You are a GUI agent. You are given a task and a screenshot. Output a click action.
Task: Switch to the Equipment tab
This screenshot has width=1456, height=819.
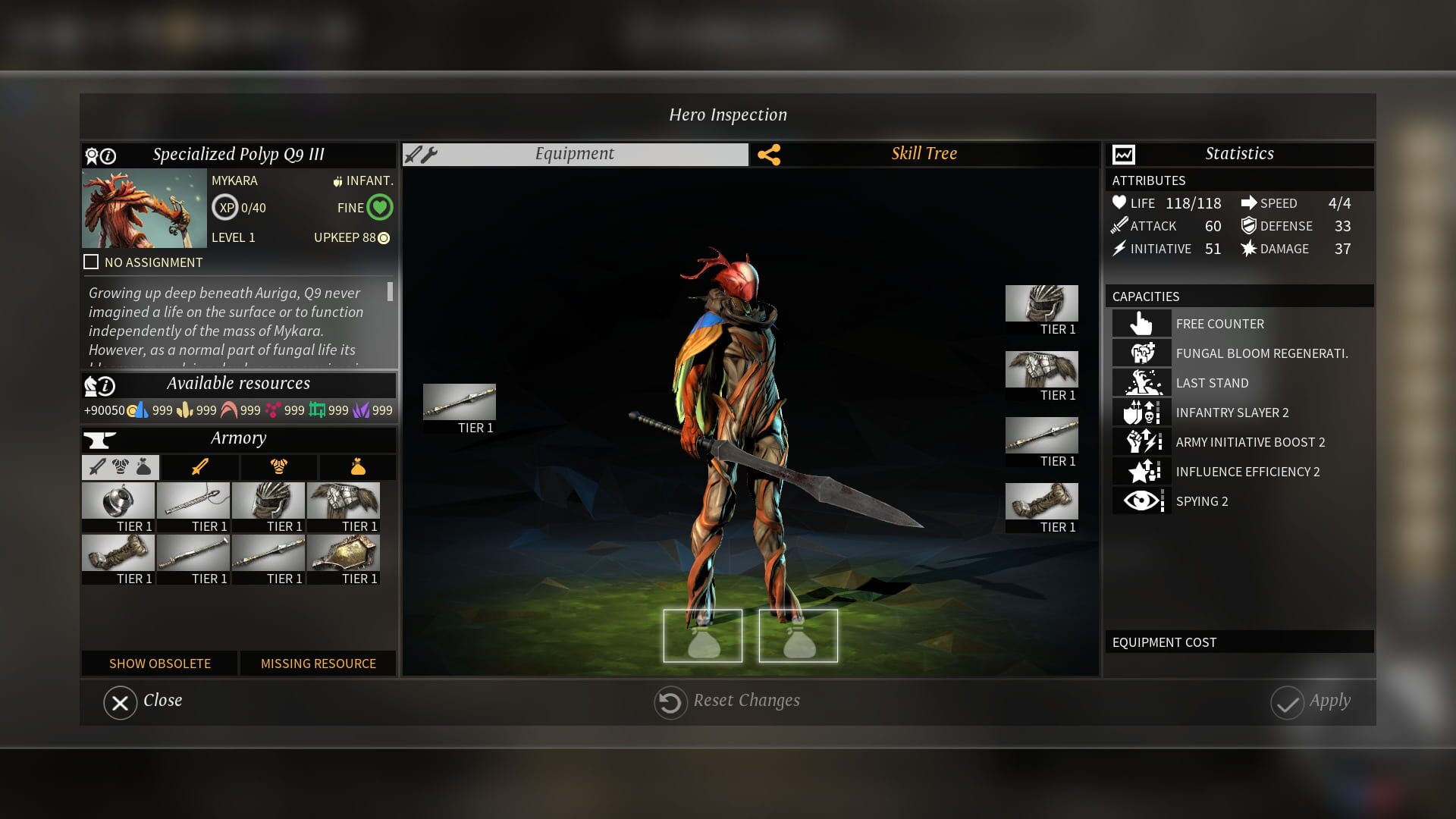point(574,153)
